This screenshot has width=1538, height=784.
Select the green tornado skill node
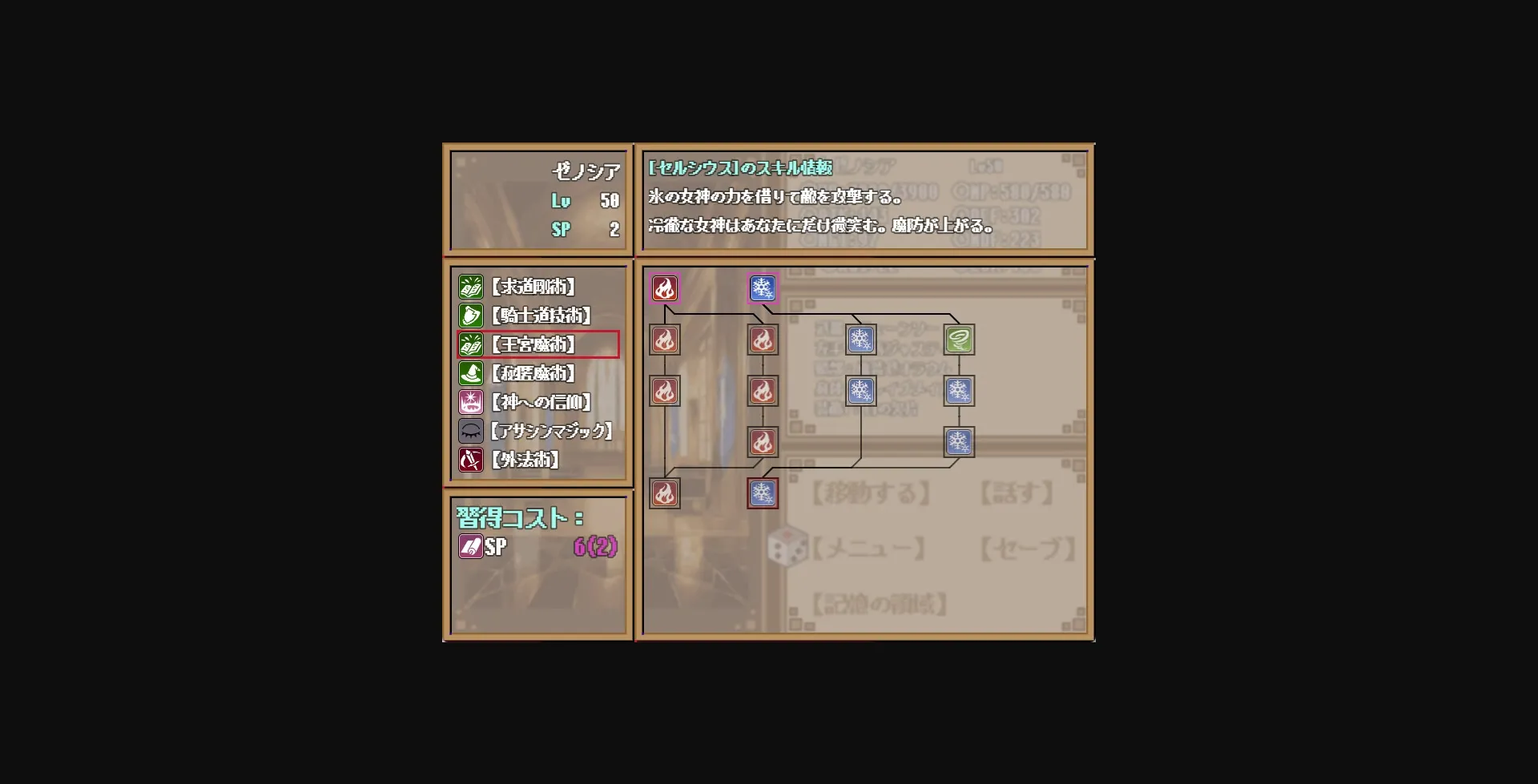pyautogui.click(x=959, y=340)
